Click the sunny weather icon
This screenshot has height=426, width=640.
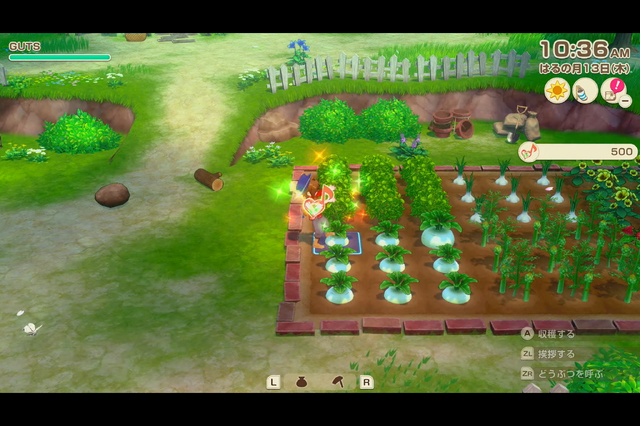pos(556,90)
